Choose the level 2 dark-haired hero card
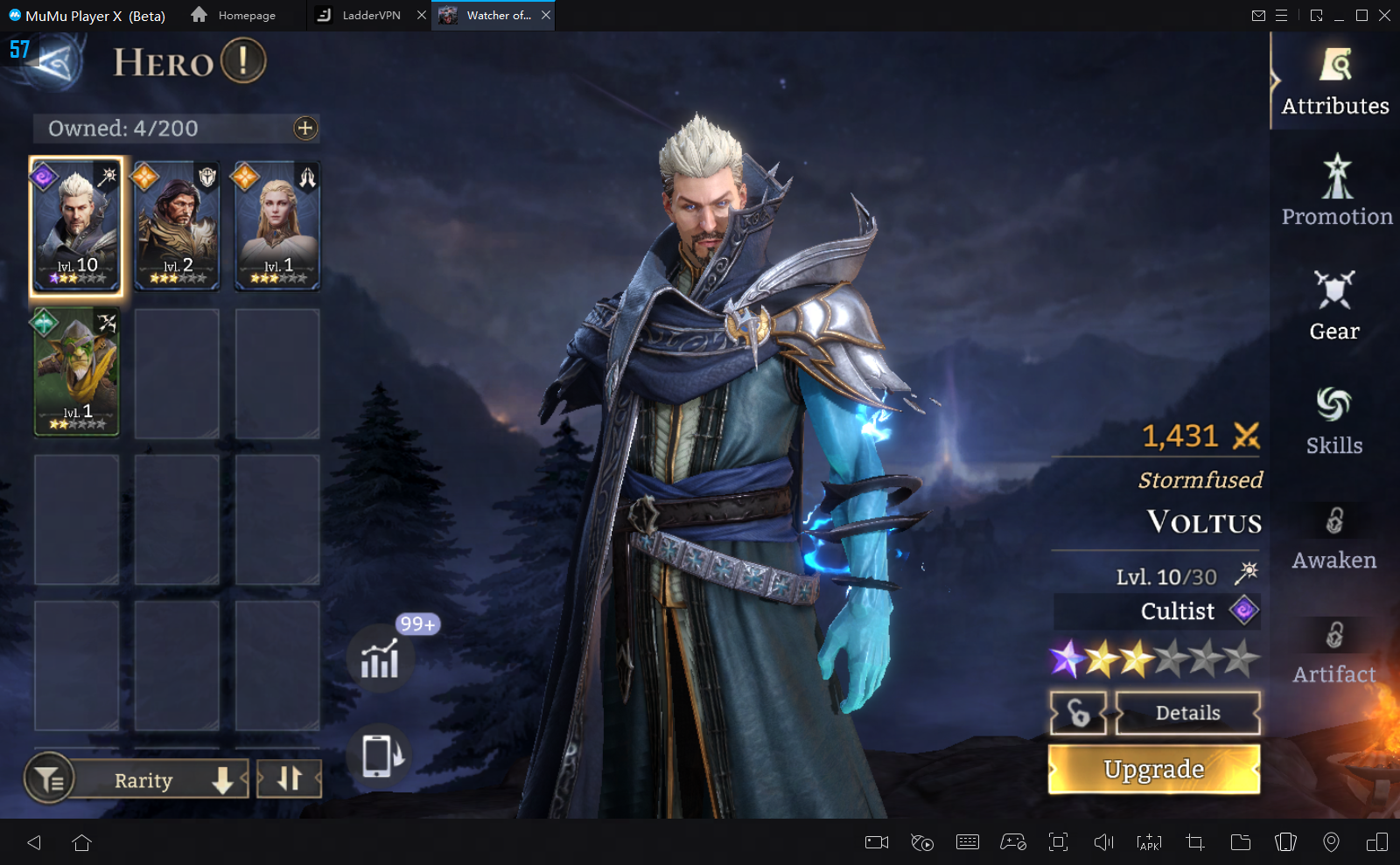Viewport: 1400px width, 865px height. 178,225
